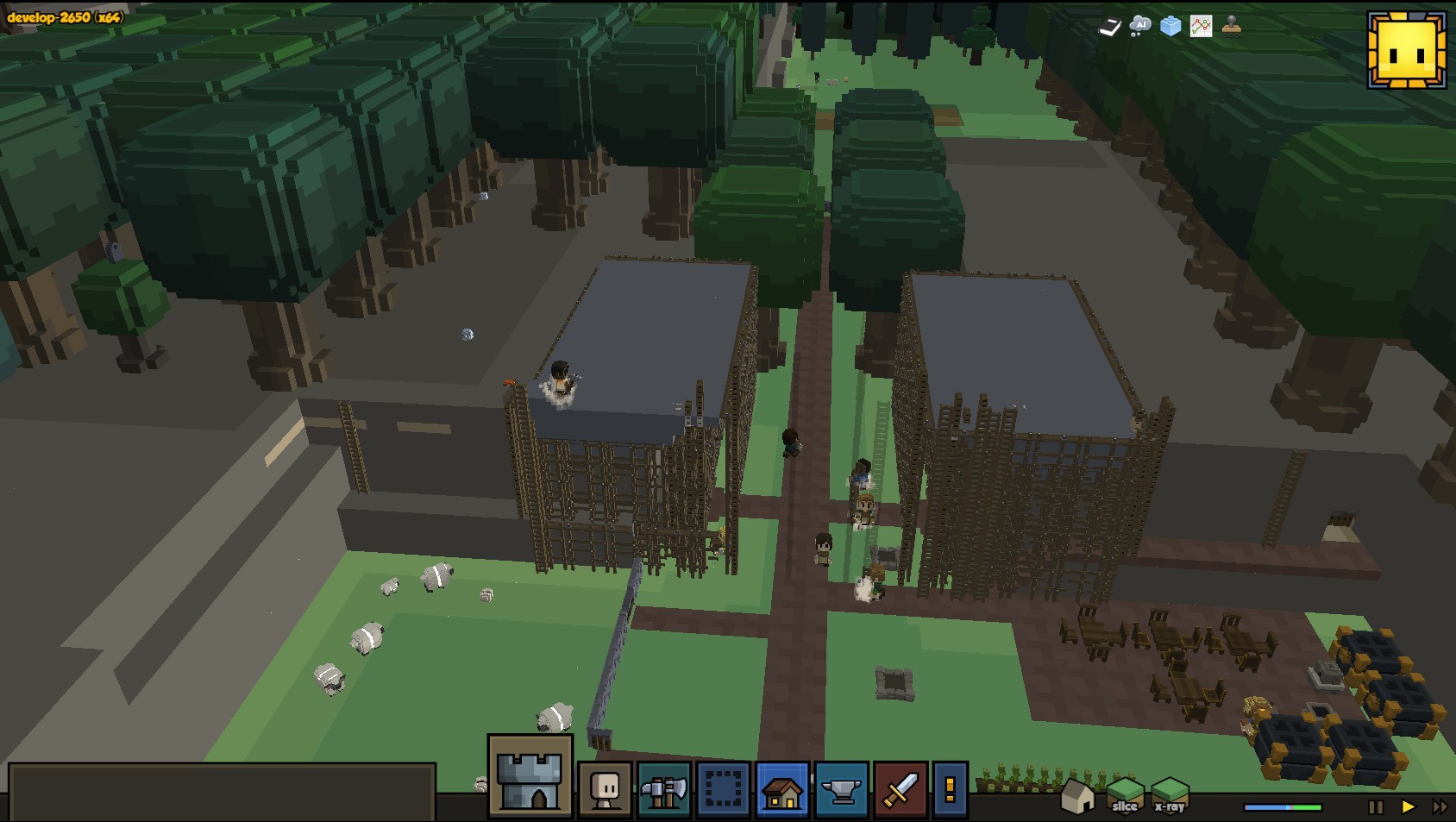1456x822 pixels.
Task: Toggle the x-ray view mode
Action: 1170,794
